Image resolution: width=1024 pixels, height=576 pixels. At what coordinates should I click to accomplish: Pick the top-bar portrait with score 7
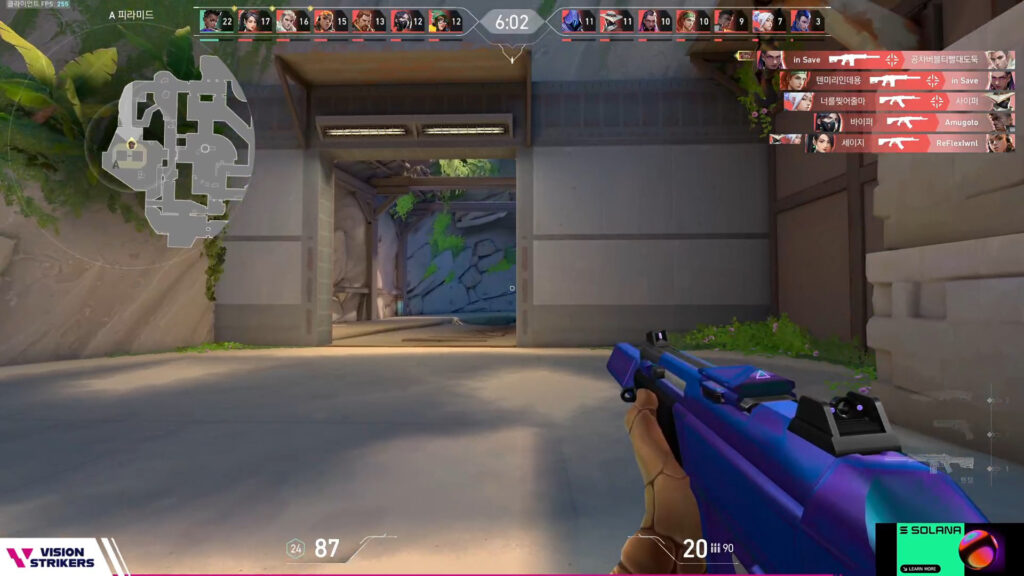(x=763, y=21)
